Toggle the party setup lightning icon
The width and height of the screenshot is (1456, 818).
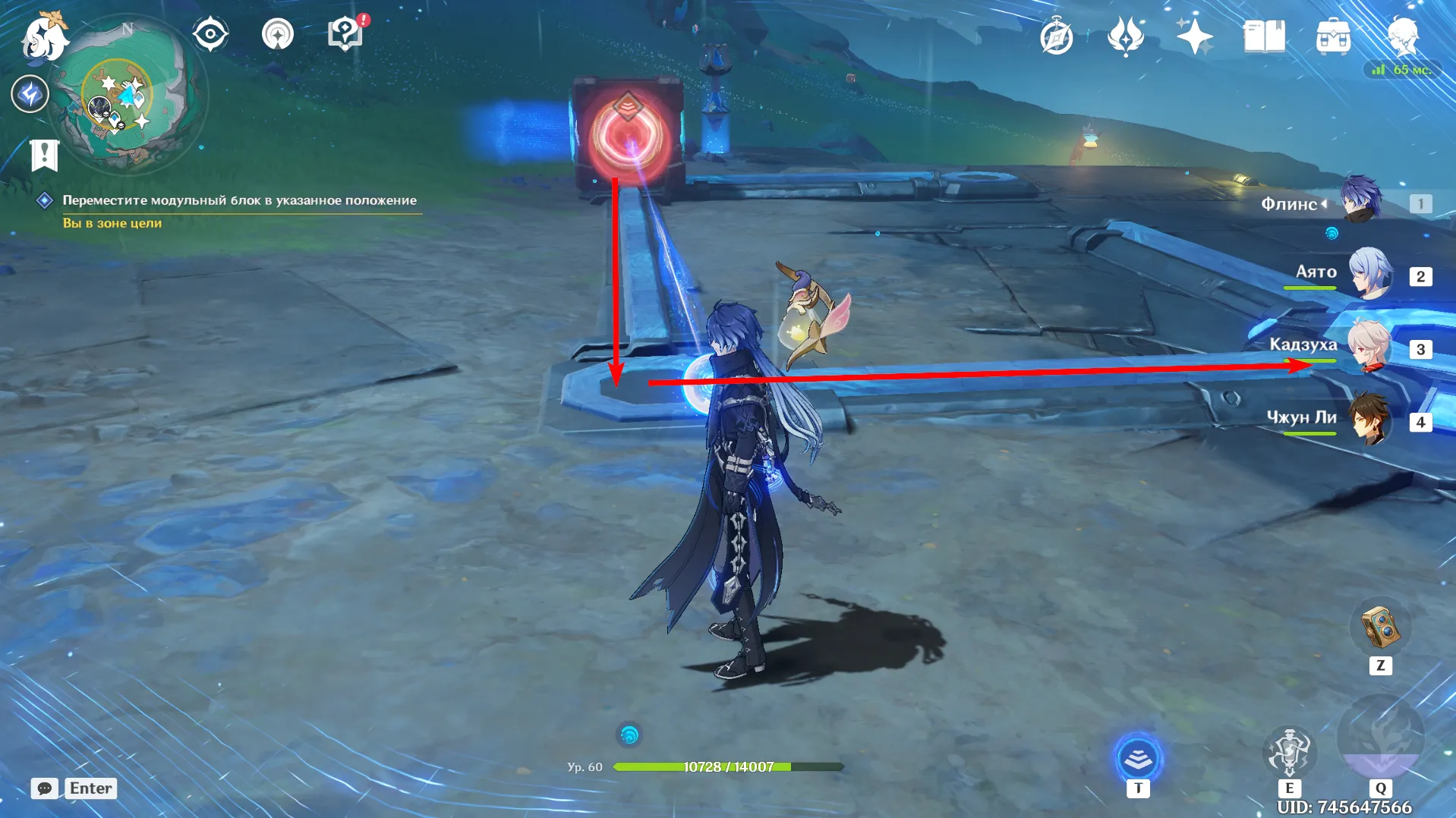[x=30, y=93]
